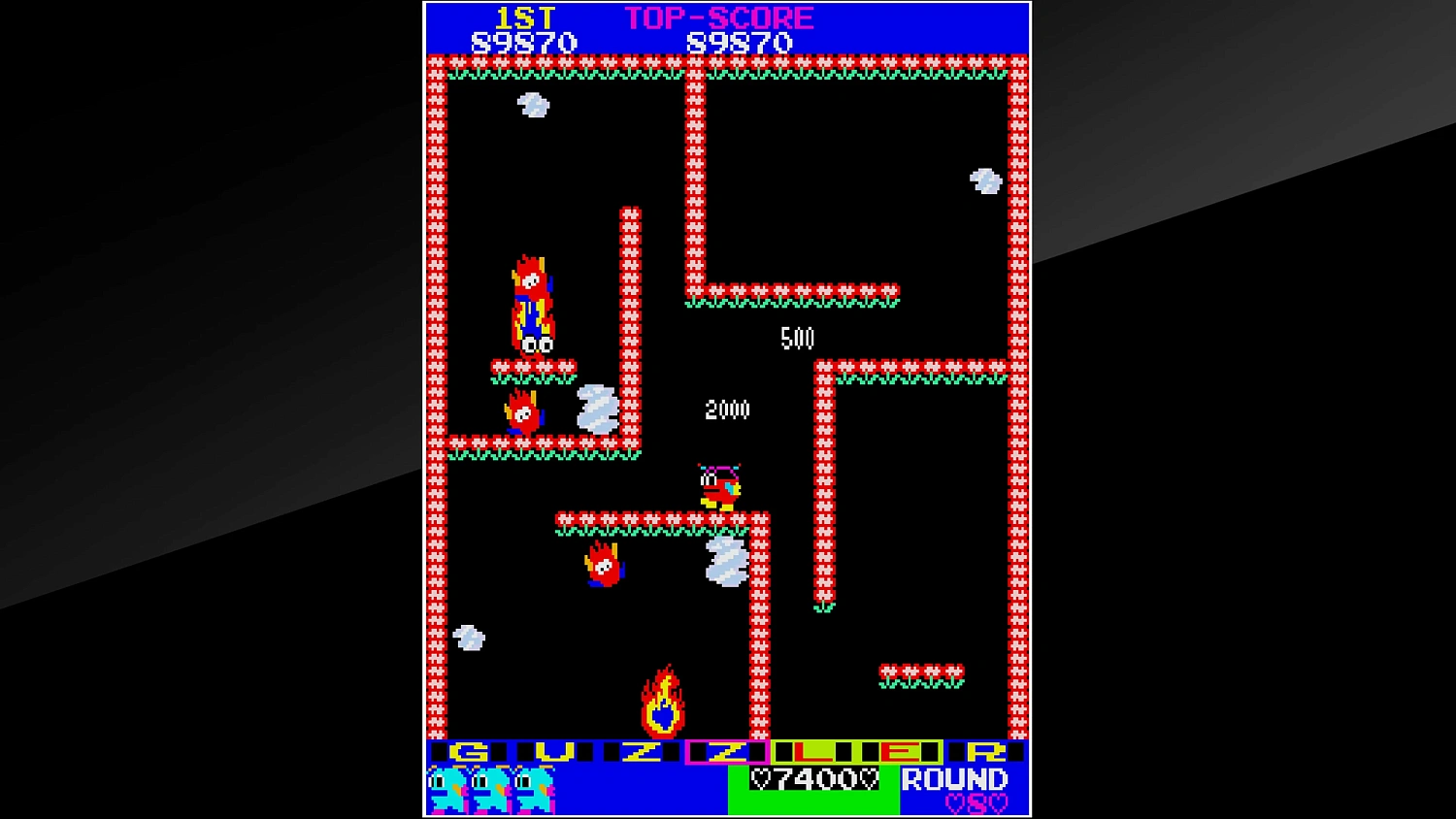Expand the 500 score popup
Image resolution: width=1456 pixels, height=819 pixels.
point(798,339)
